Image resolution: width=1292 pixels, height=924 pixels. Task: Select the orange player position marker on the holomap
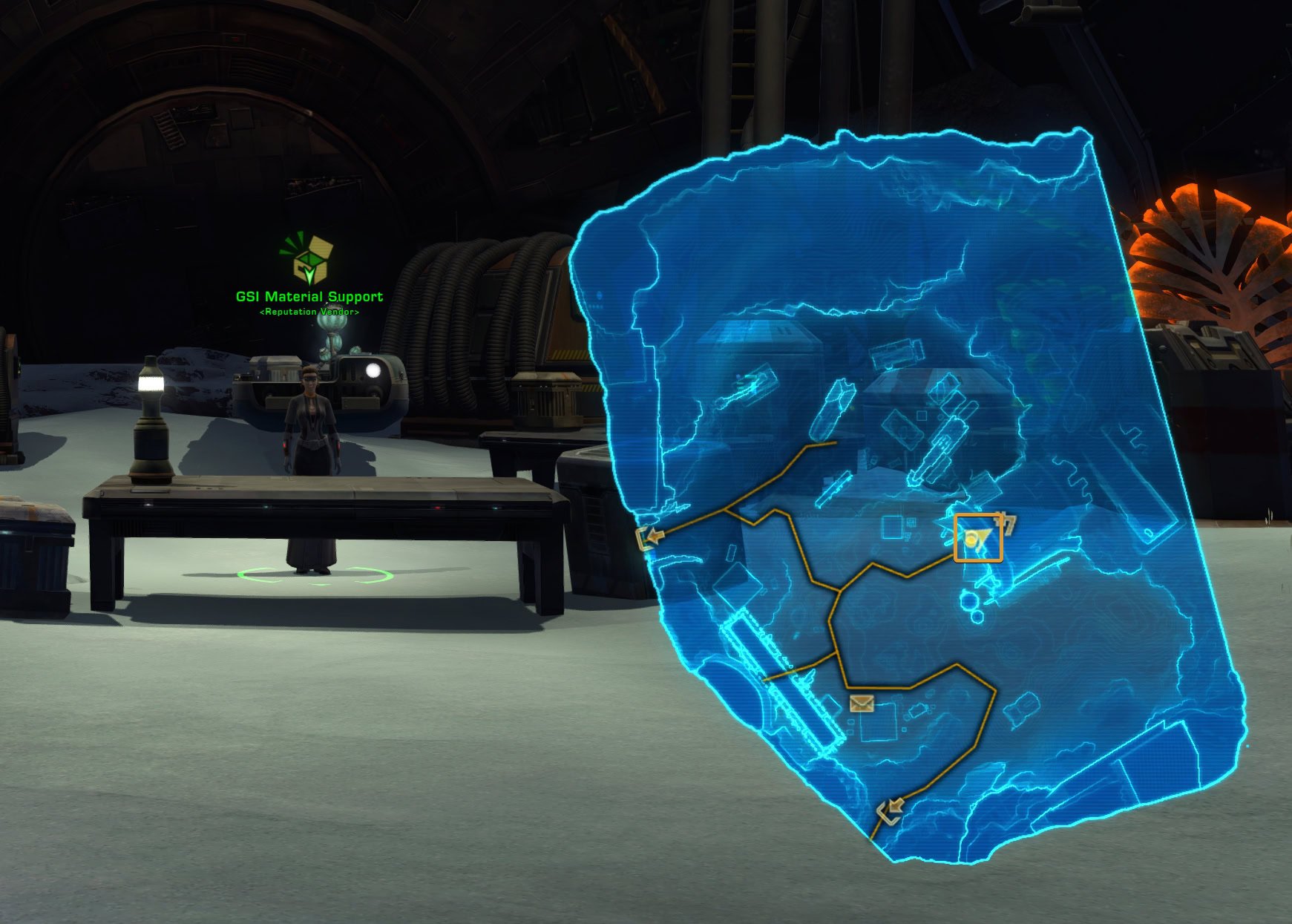pos(979,538)
